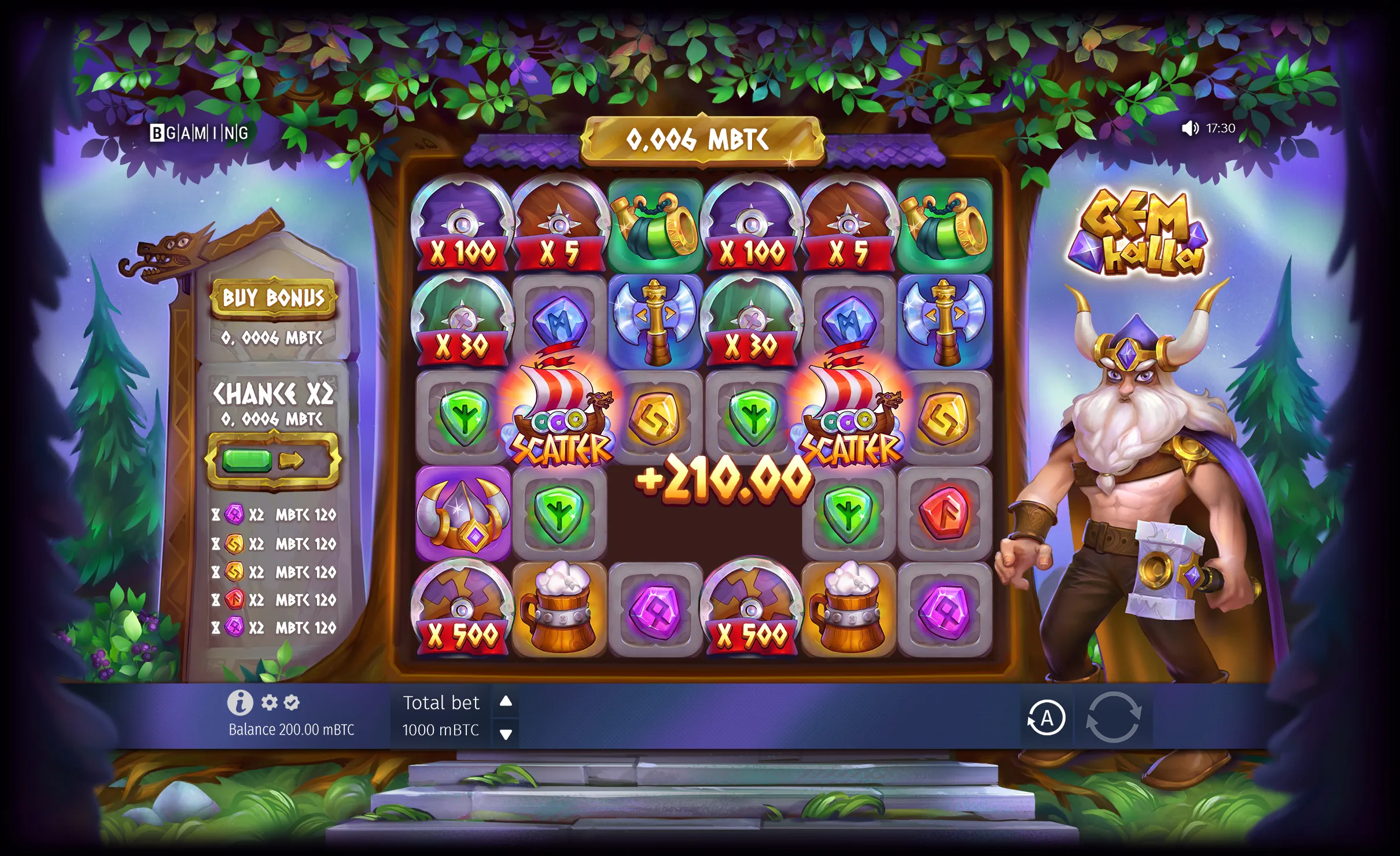Open the Buy Bonus feature
Viewport: 1400px width, 856px height.
273,298
